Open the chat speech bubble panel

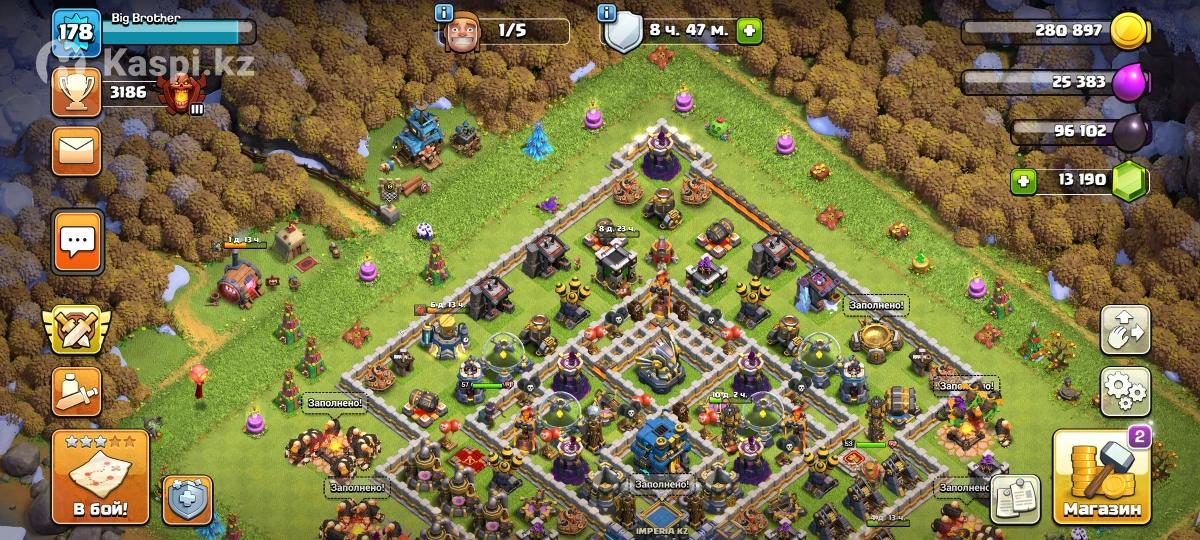click(77, 241)
